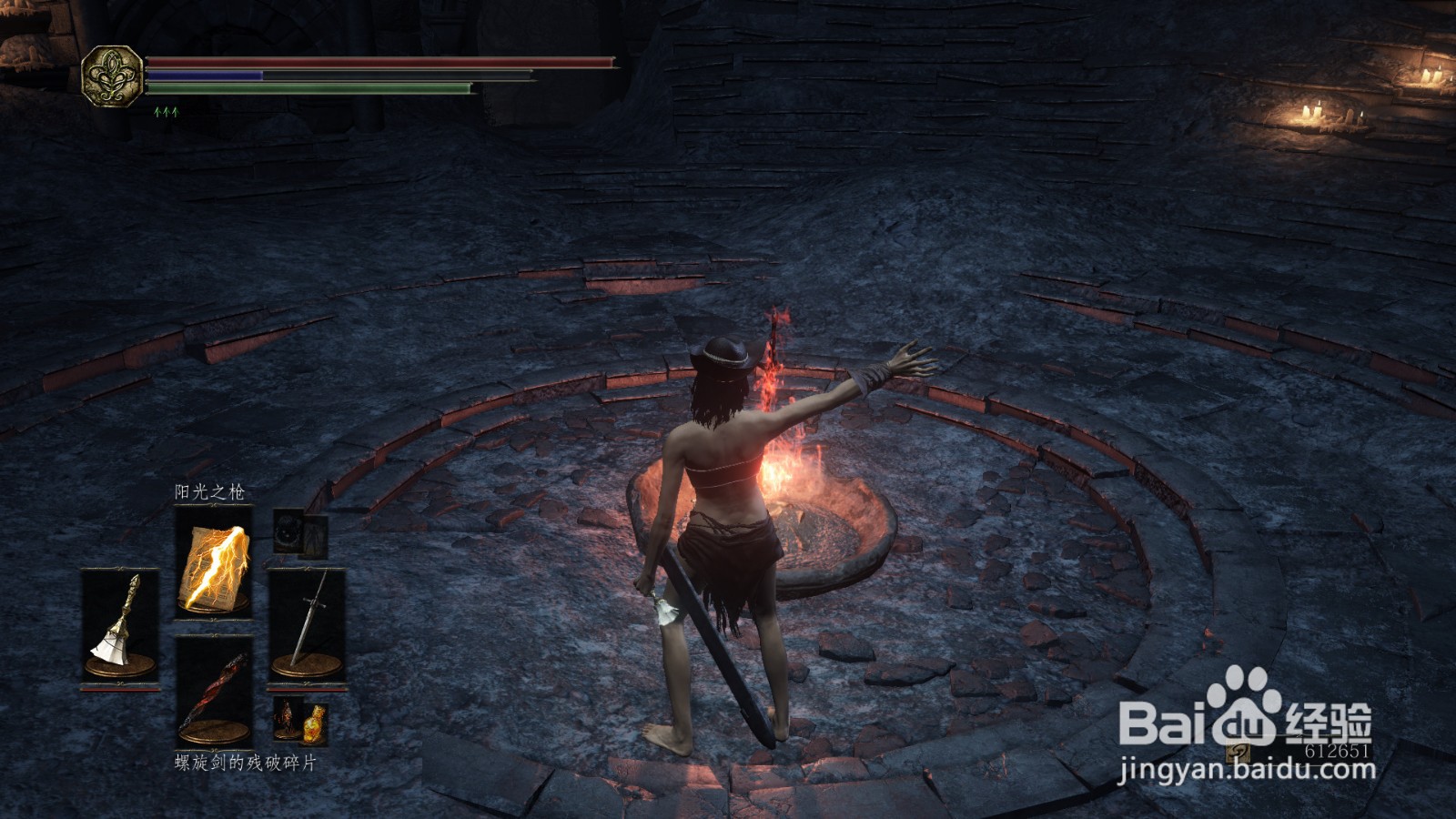Use the Coiled Sword Fragment (螺旋剑的残破碎片) item slot
This screenshot has height=819, width=1456.
213,692
